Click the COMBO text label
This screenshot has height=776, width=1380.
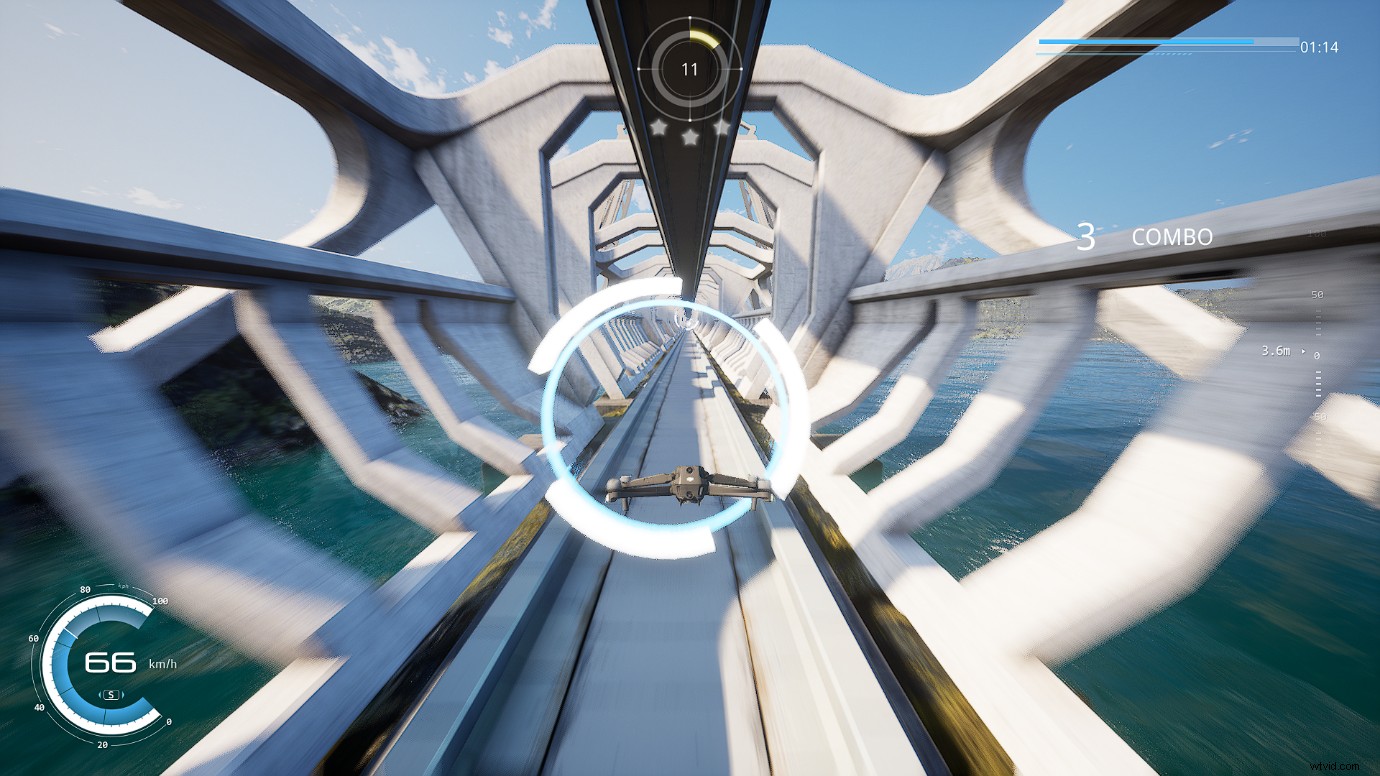pyautogui.click(x=1172, y=238)
